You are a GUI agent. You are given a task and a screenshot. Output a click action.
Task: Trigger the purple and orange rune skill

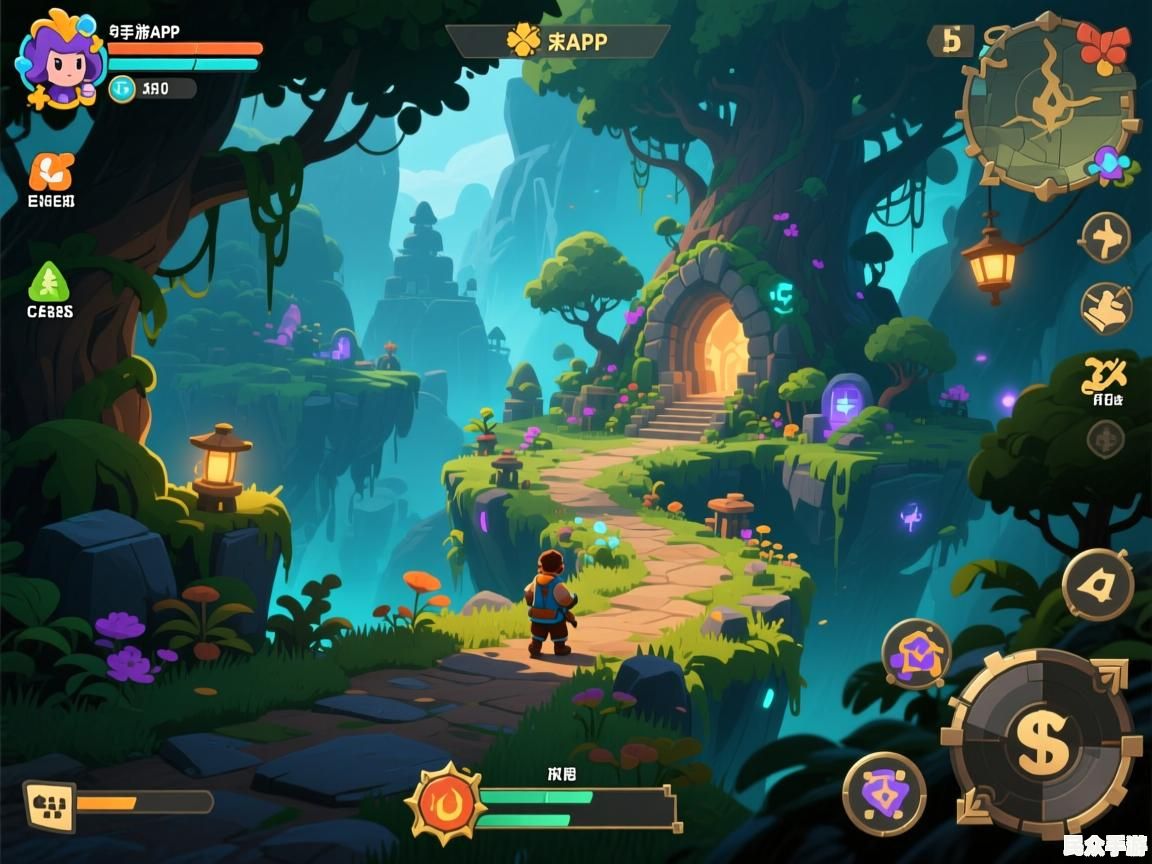916,653
